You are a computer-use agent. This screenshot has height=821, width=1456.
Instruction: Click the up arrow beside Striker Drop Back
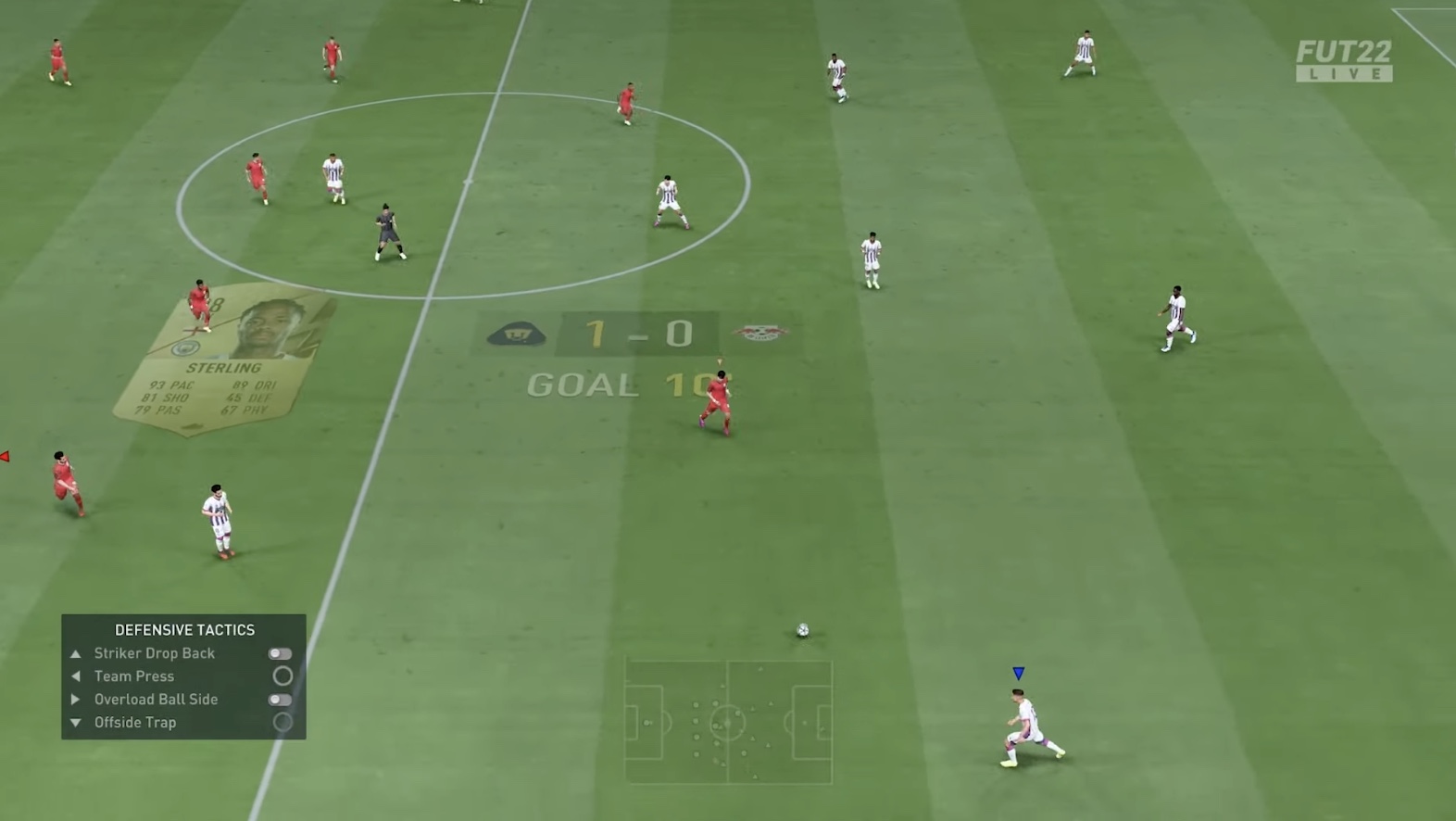pos(76,653)
